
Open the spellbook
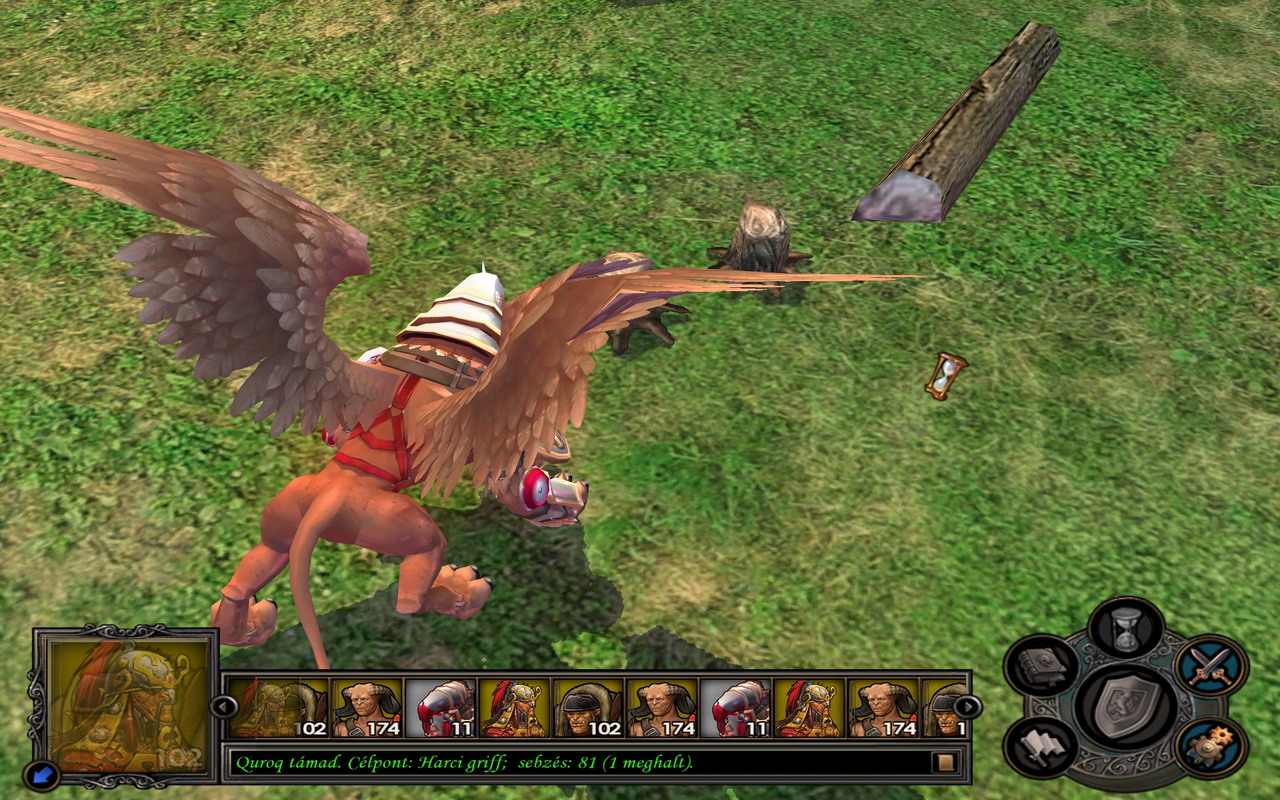[x=1041, y=666]
